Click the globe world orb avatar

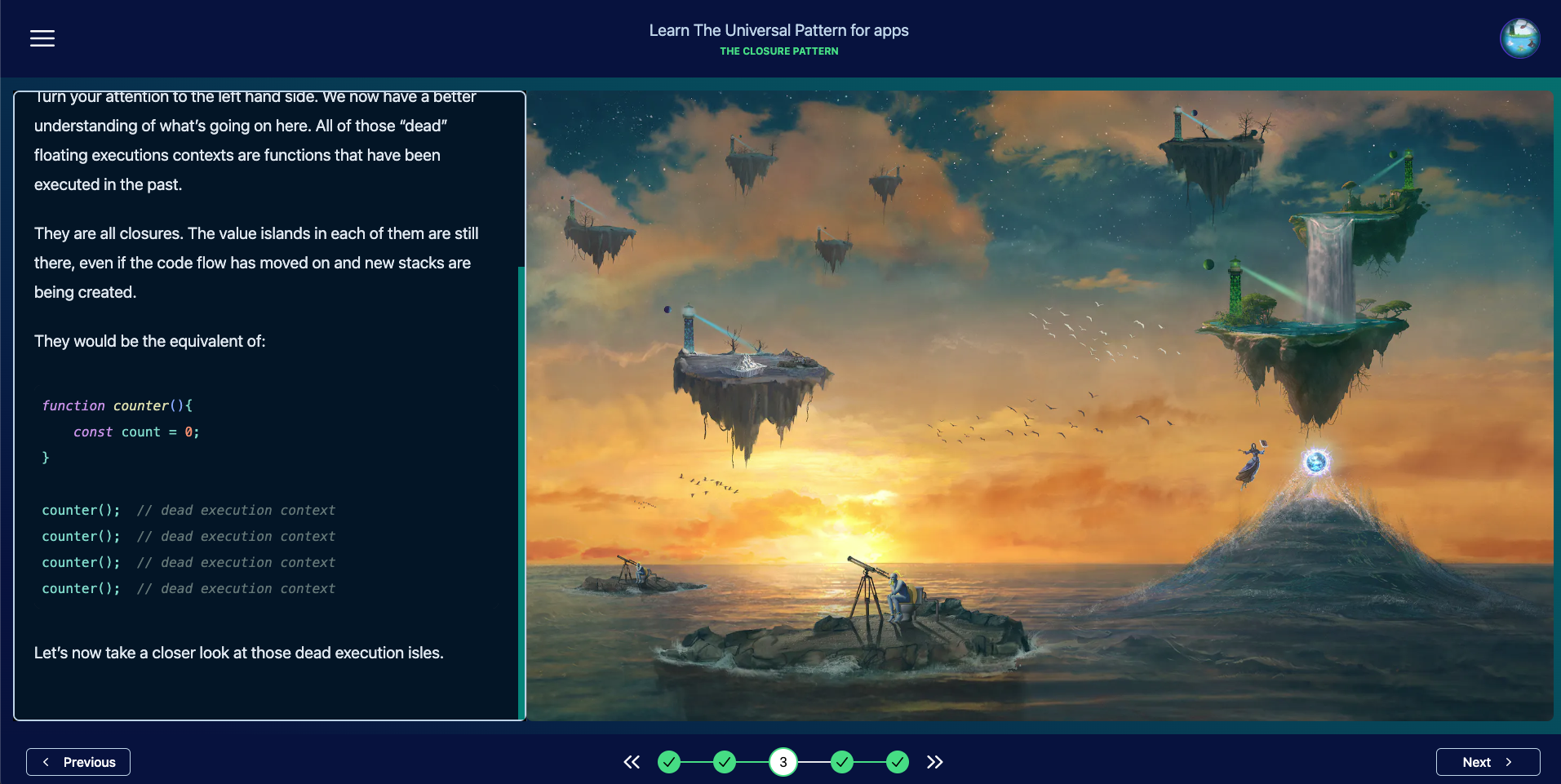tap(1521, 38)
